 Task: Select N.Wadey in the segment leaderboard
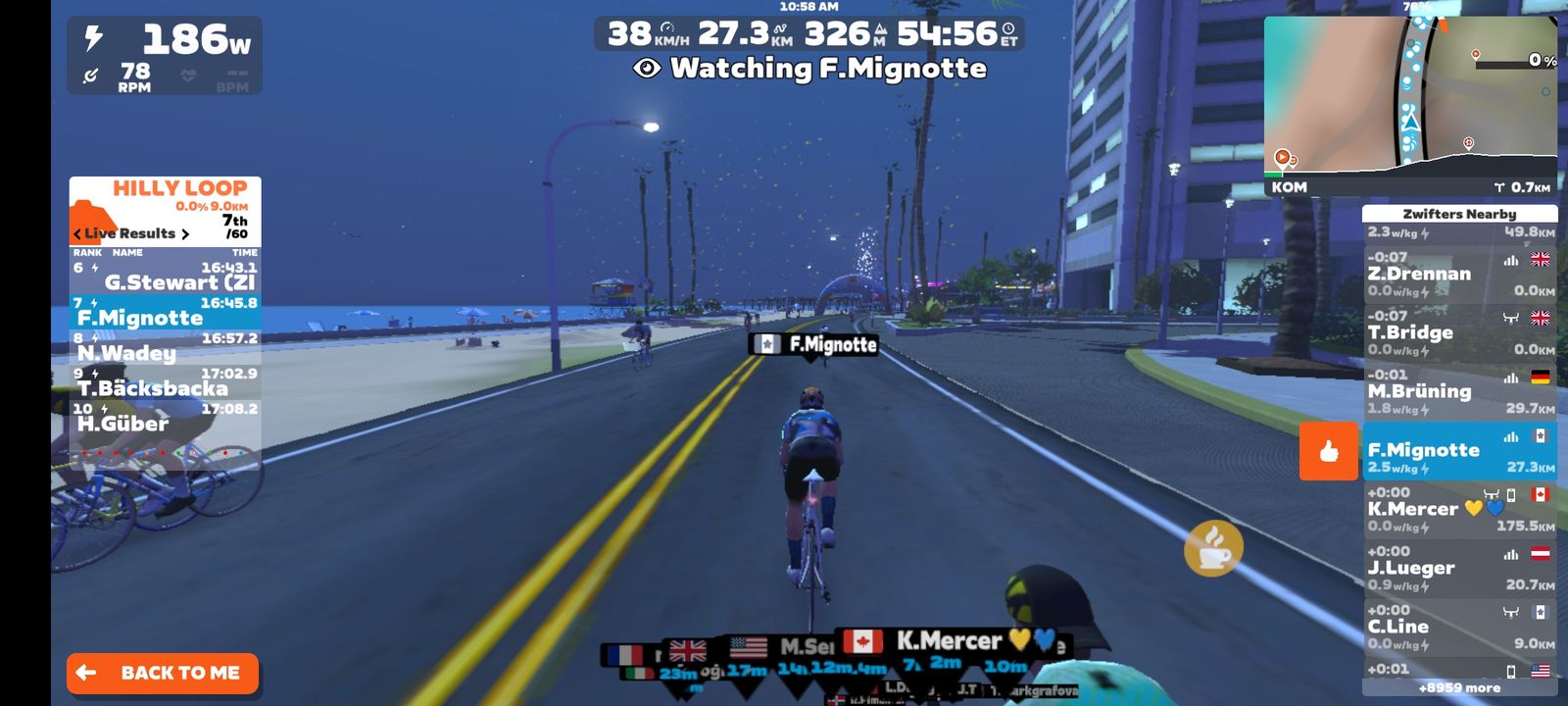tap(165, 347)
